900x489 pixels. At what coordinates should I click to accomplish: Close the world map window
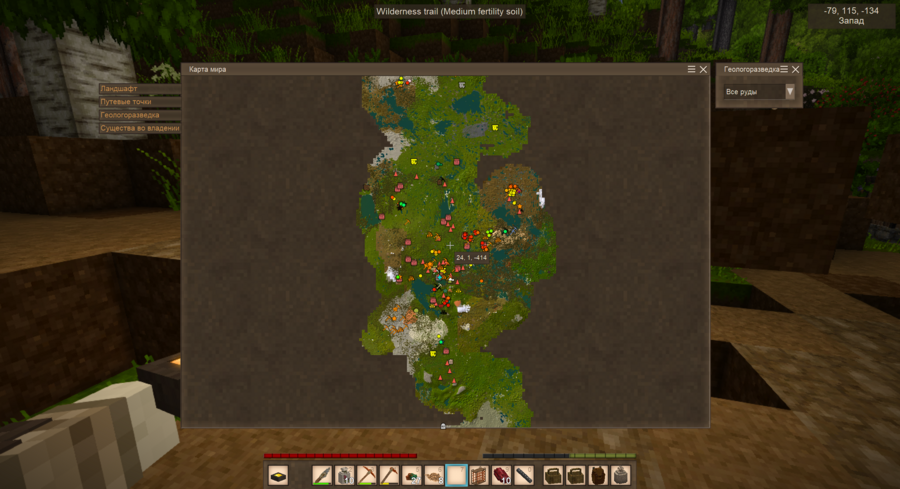click(x=703, y=70)
